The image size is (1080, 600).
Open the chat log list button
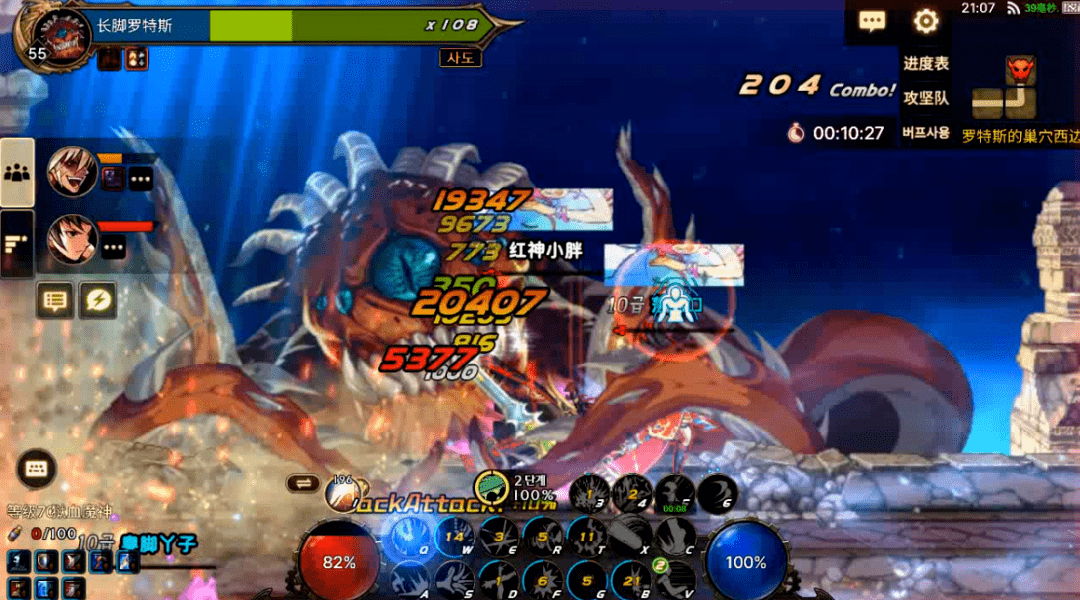click(x=55, y=299)
